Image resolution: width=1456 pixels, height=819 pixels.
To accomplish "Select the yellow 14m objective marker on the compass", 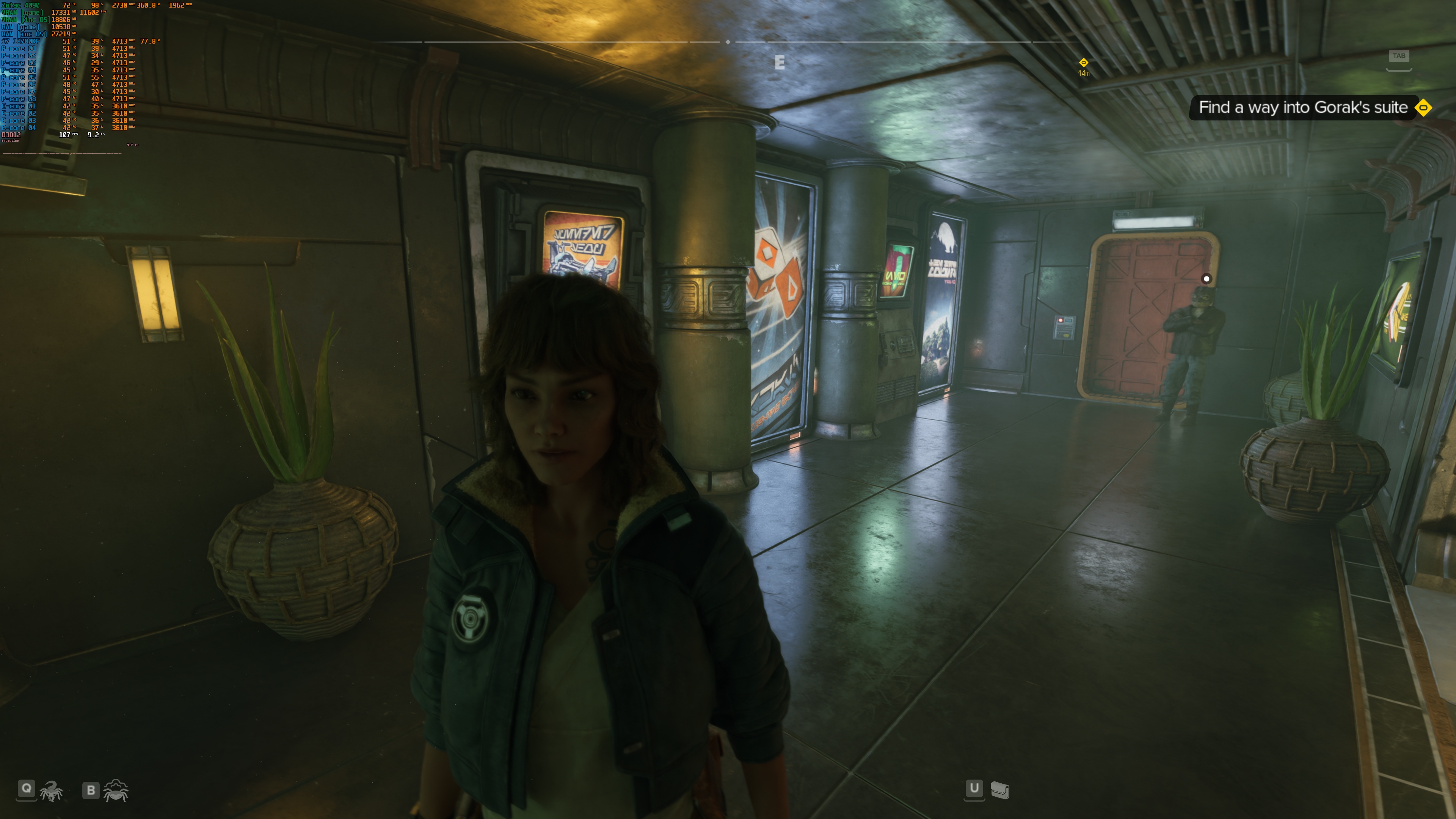I will pyautogui.click(x=1083, y=63).
